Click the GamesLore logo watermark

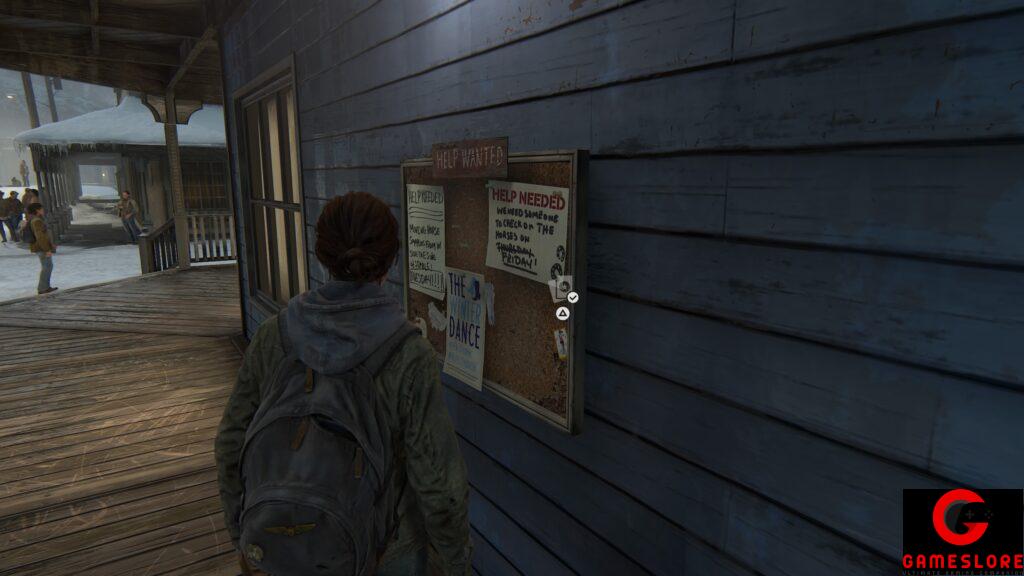tap(962, 531)
